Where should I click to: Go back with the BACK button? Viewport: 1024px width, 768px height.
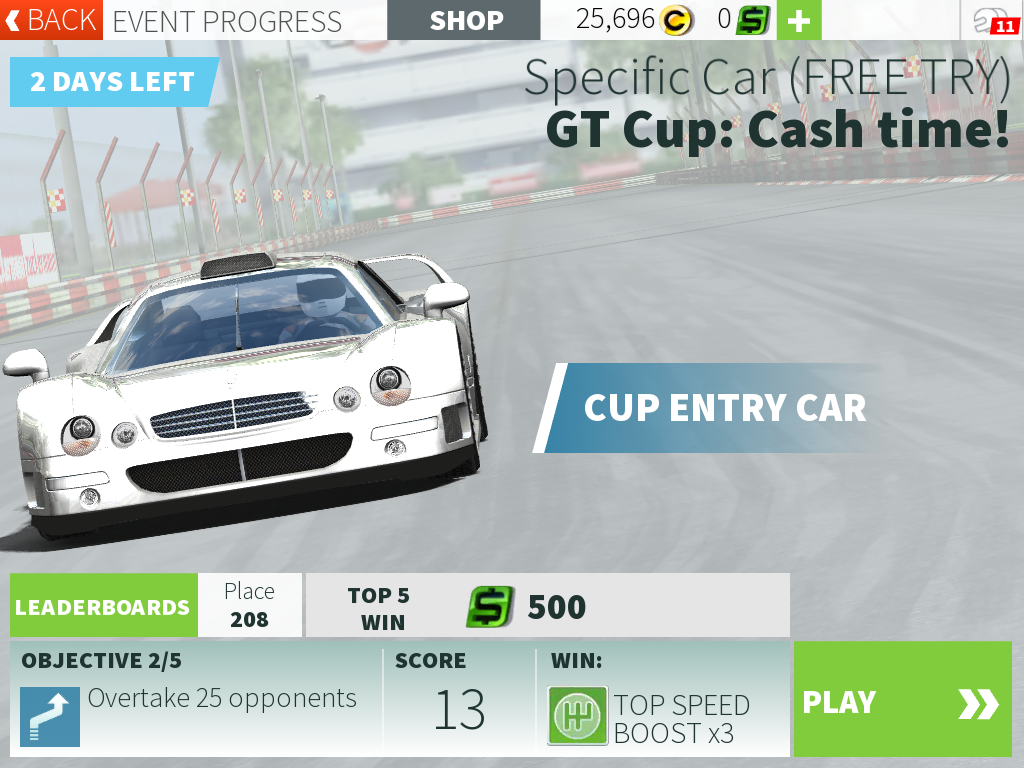[51, 20]
